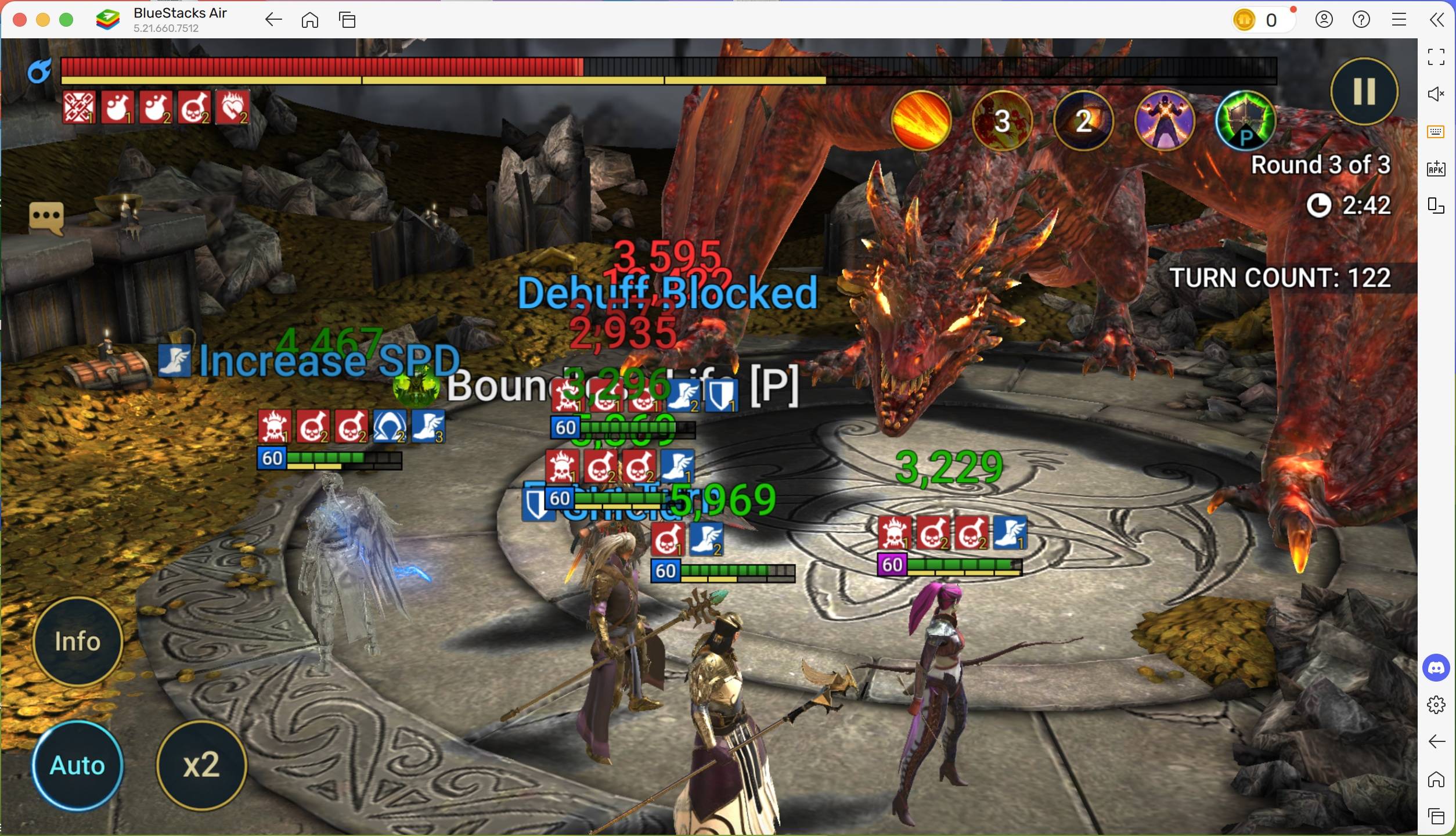Toggle Auto battle mode

[x=77, y=765]
